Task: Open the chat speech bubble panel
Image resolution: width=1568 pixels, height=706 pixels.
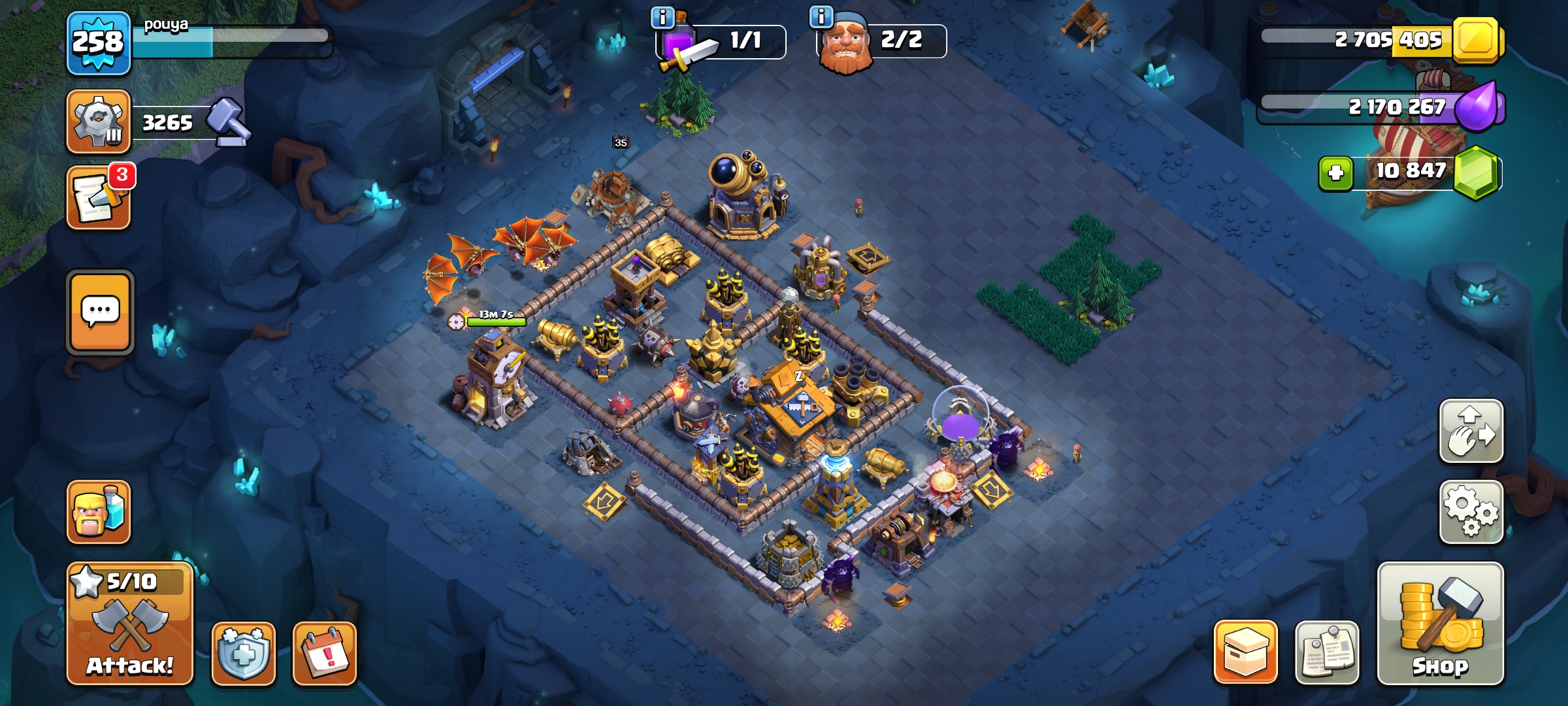Action: pos(100,312)
